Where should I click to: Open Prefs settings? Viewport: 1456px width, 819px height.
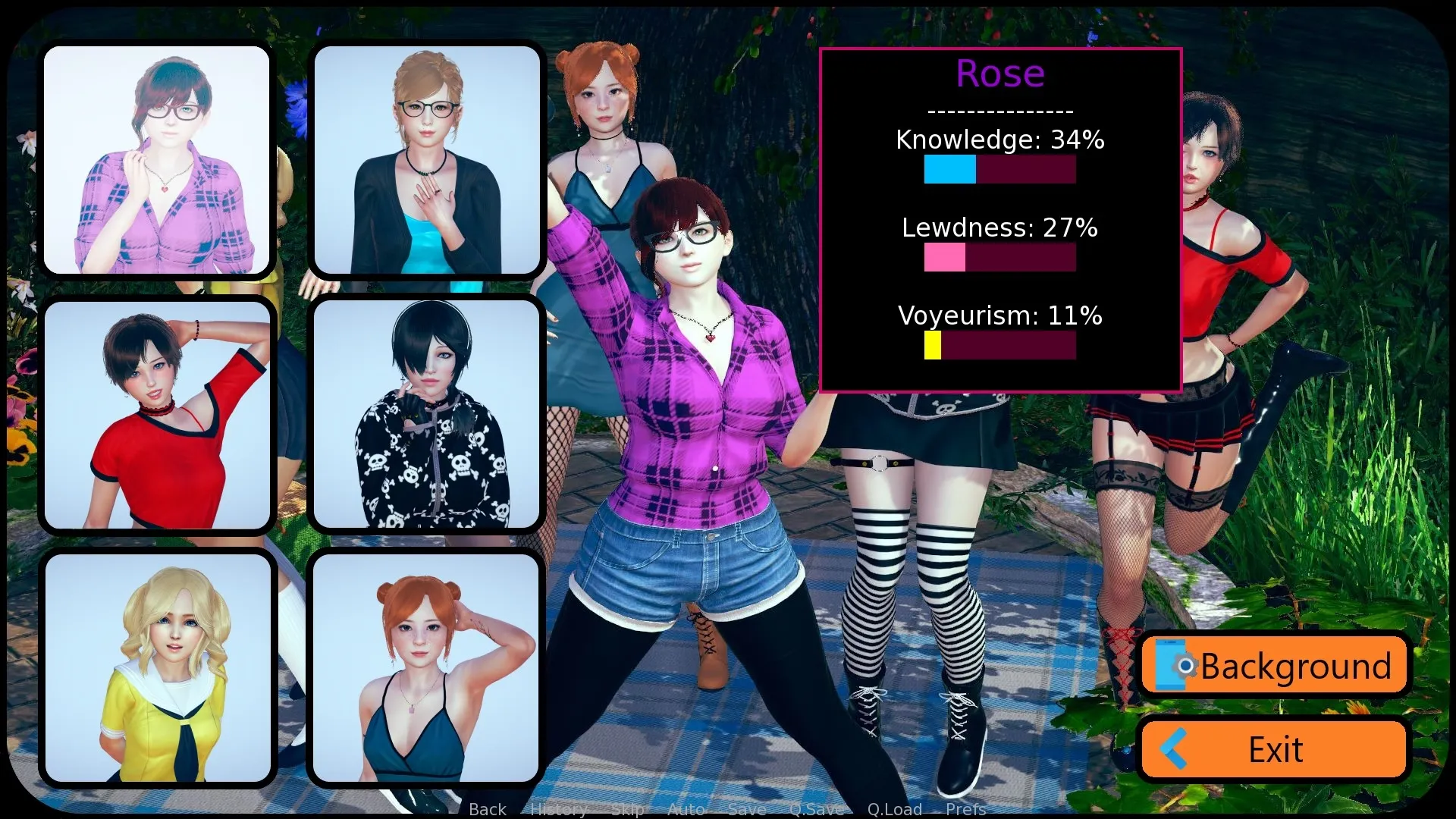(965, 809)
